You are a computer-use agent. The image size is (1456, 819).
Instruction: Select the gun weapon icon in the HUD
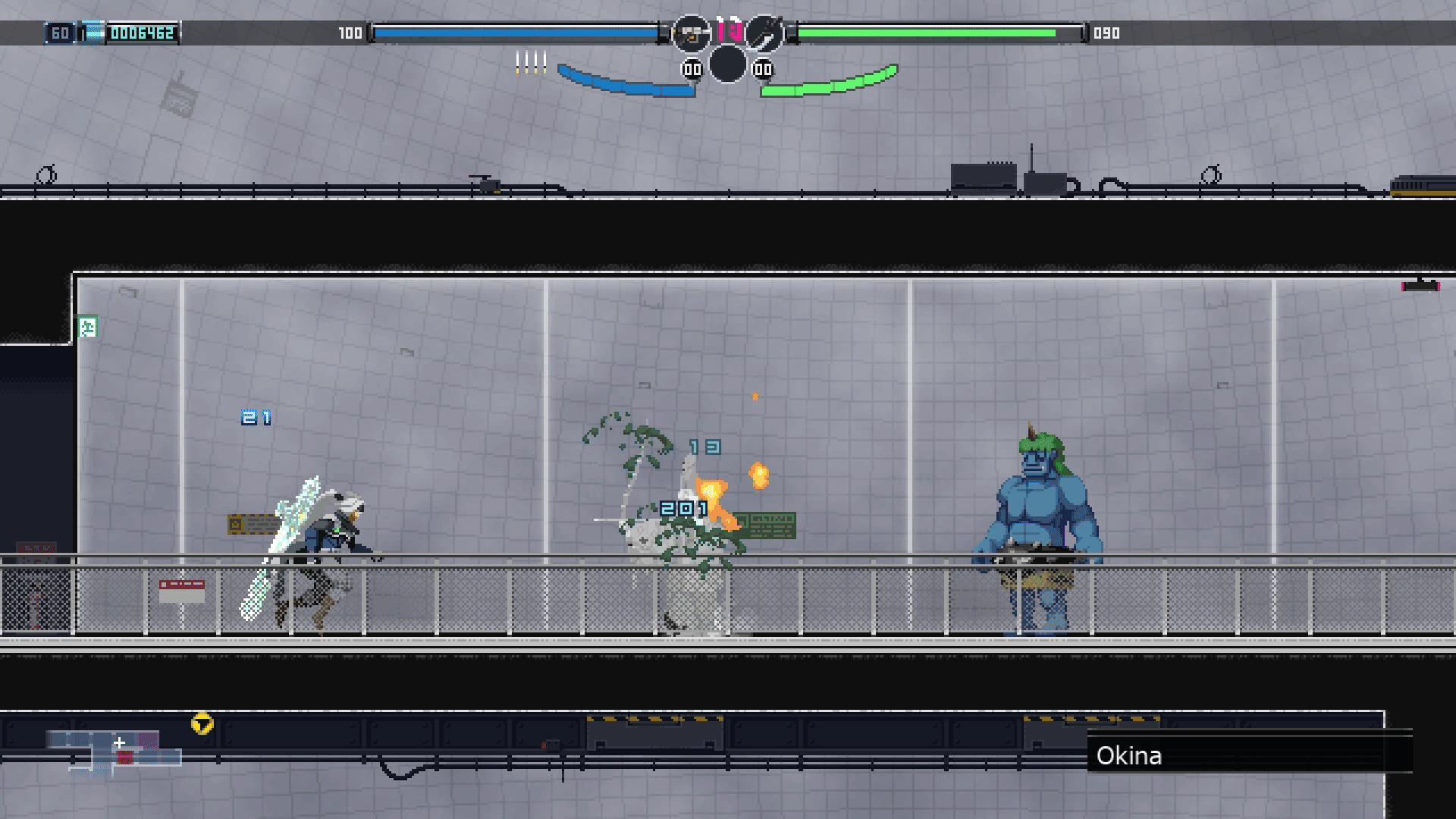(690, 33)
